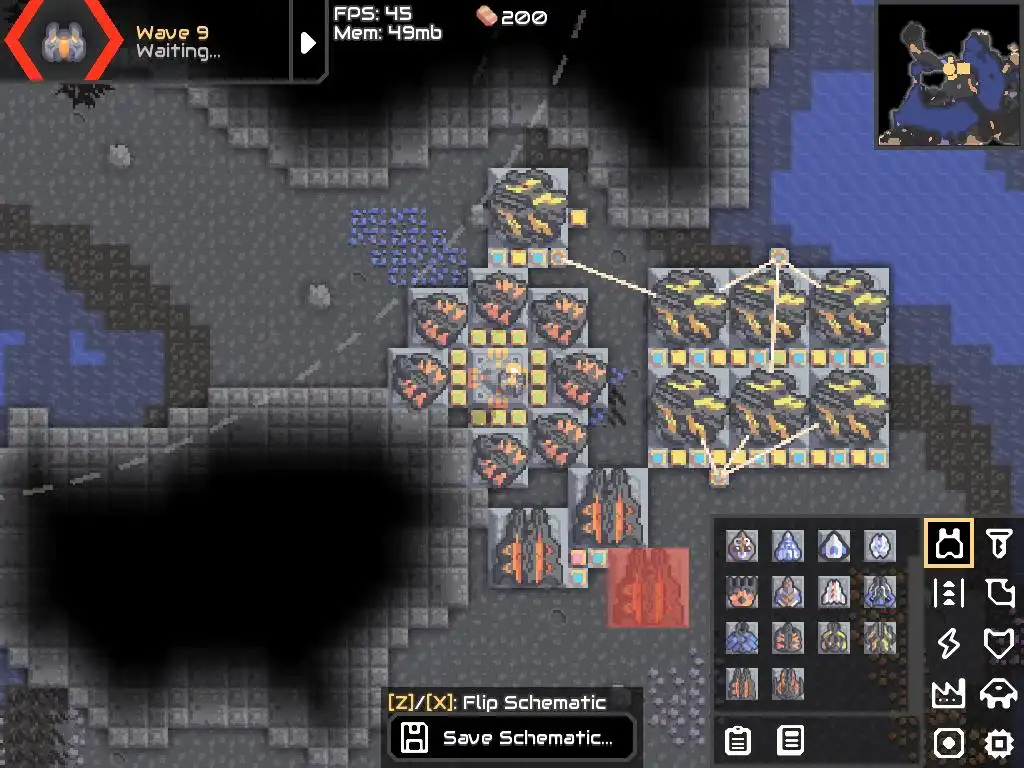Open the conveyor distribution category

(x=948, y=593)
